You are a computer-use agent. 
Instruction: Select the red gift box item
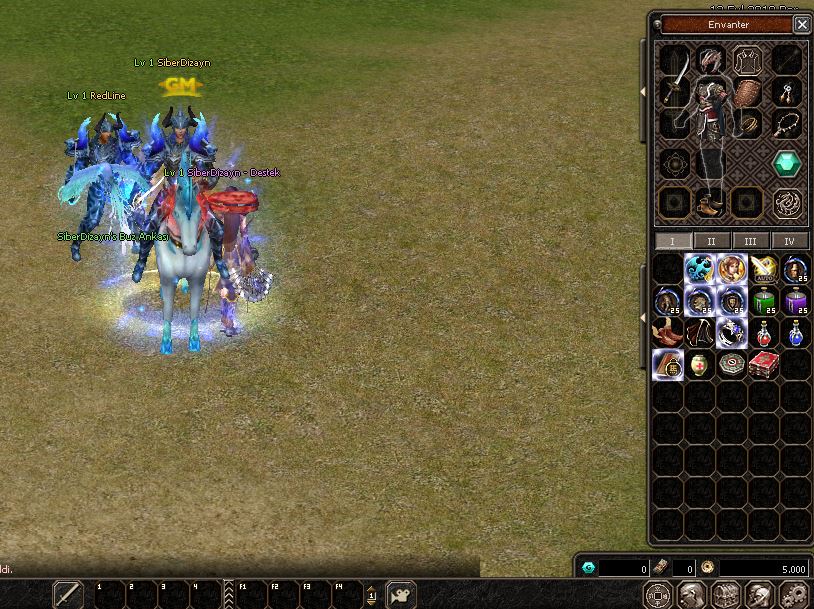click(x=765, y=364)
